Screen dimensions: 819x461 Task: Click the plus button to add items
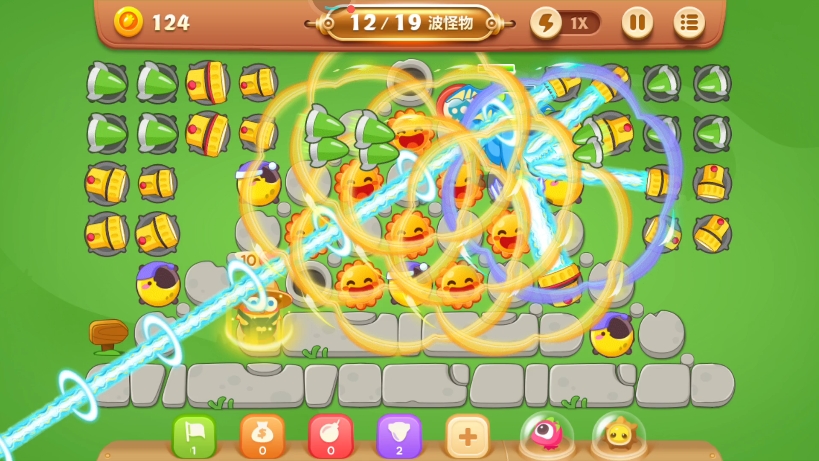point(467,437)
